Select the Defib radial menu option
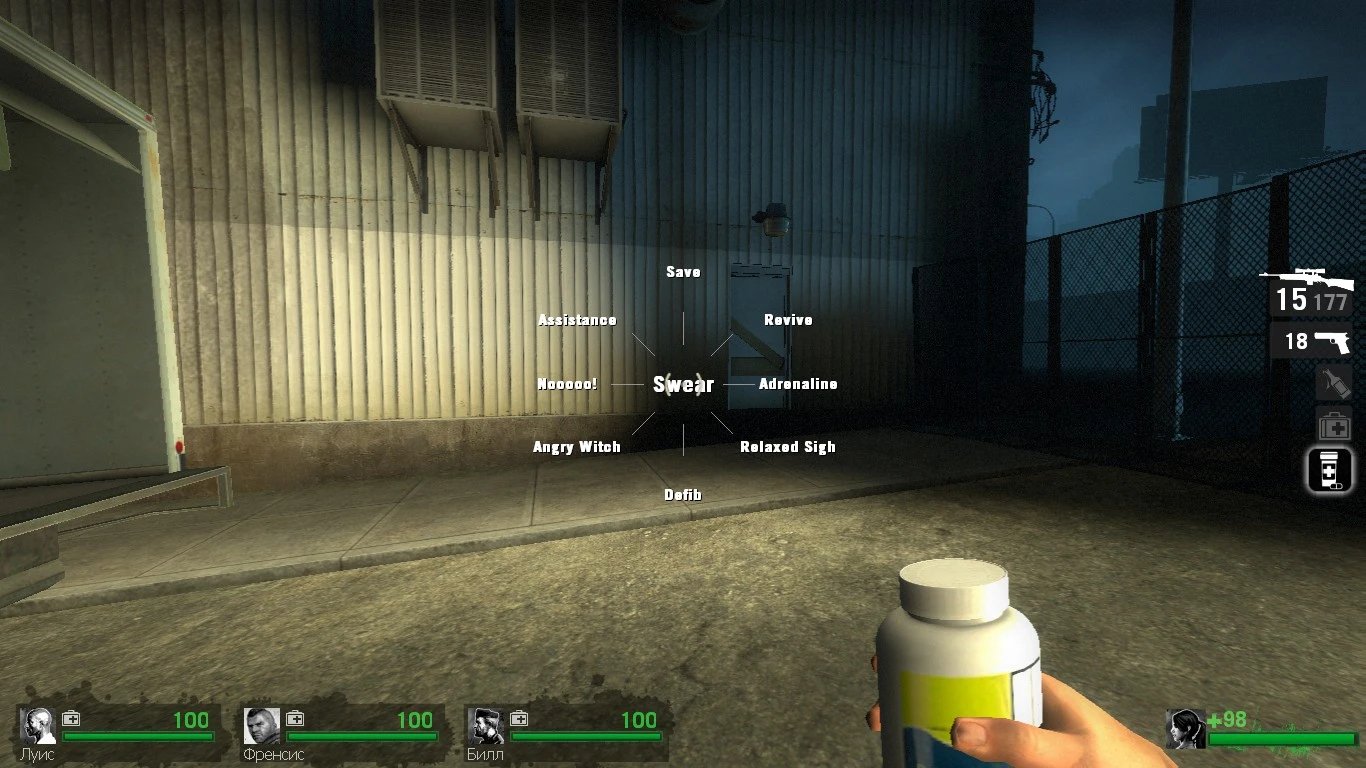This screenshot has height=768, width=1366. [683, 494]
